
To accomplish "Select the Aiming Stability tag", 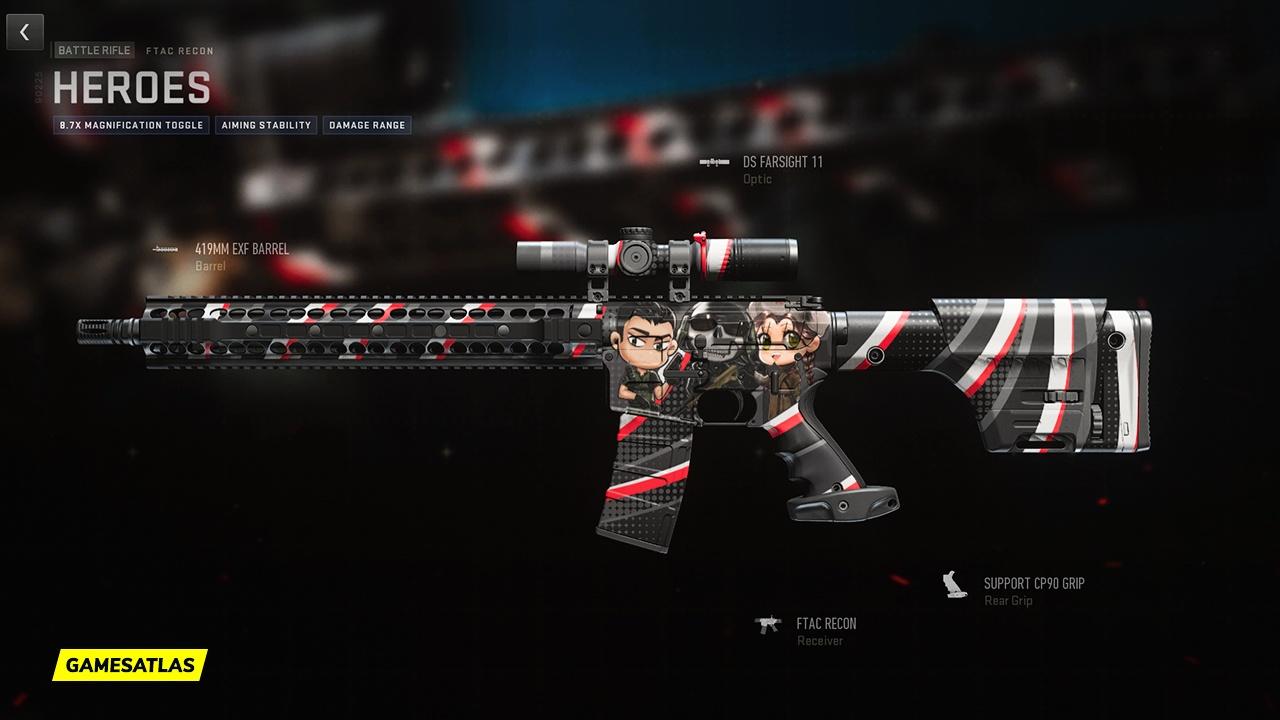I will [266, 126].
